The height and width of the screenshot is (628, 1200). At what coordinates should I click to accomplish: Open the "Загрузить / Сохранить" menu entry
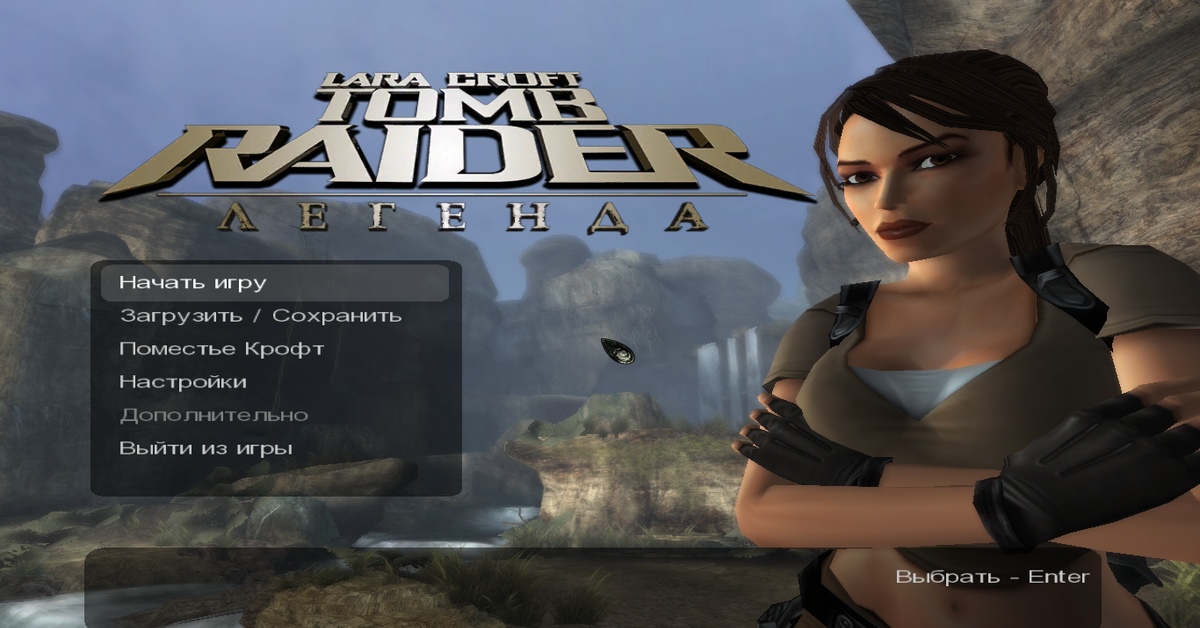(260, 316)
